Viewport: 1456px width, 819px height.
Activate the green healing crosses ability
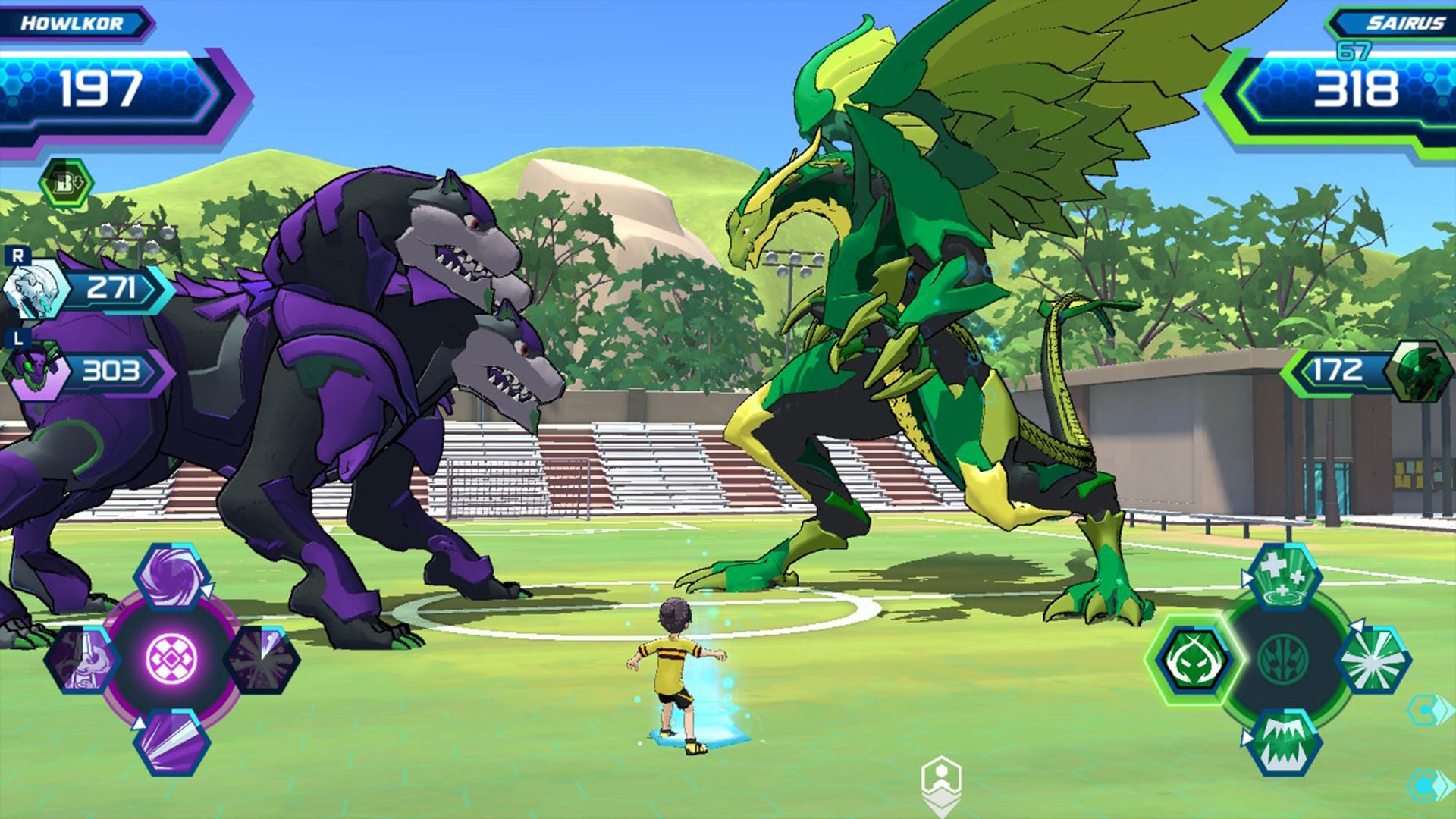click(x=1284, y=576)
